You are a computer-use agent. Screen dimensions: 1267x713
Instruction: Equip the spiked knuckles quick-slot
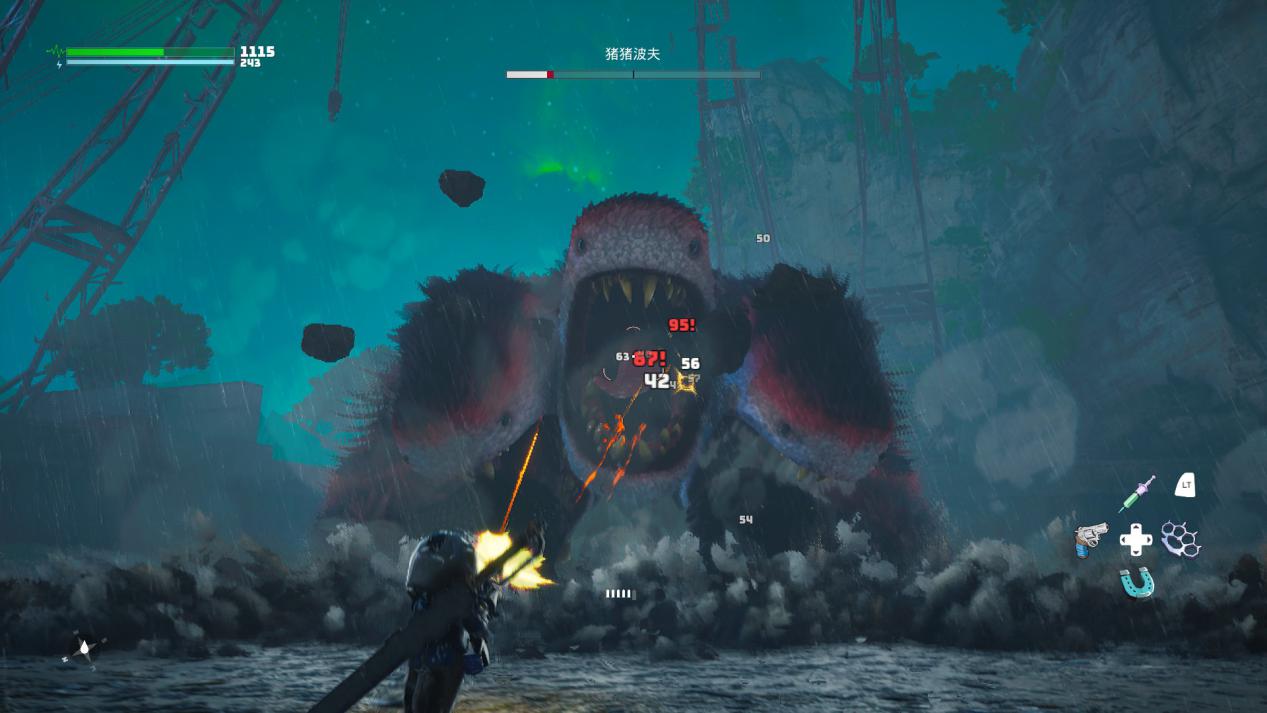coord(1180,539)
